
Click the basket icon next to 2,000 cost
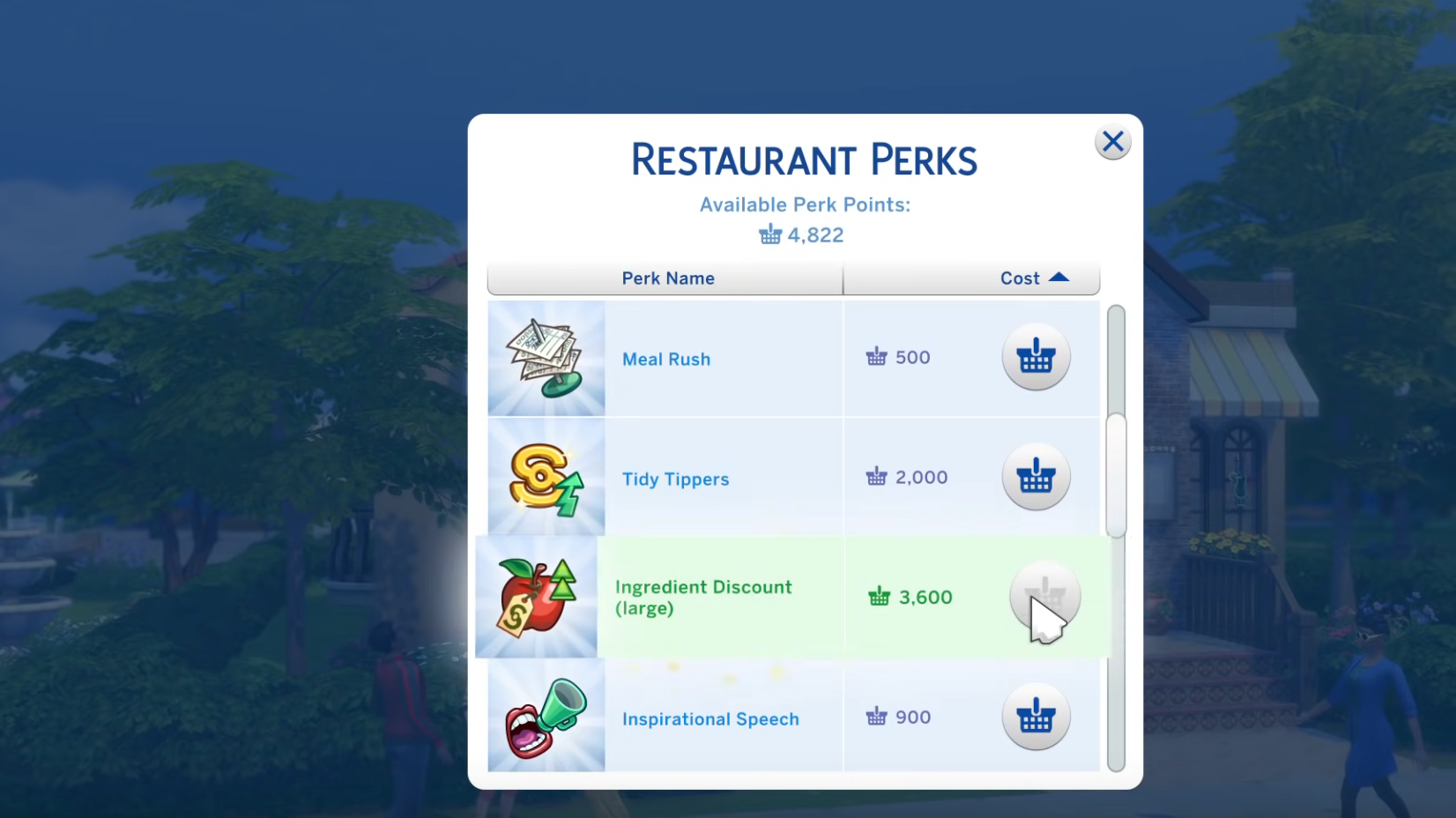(x=876, y=477)
